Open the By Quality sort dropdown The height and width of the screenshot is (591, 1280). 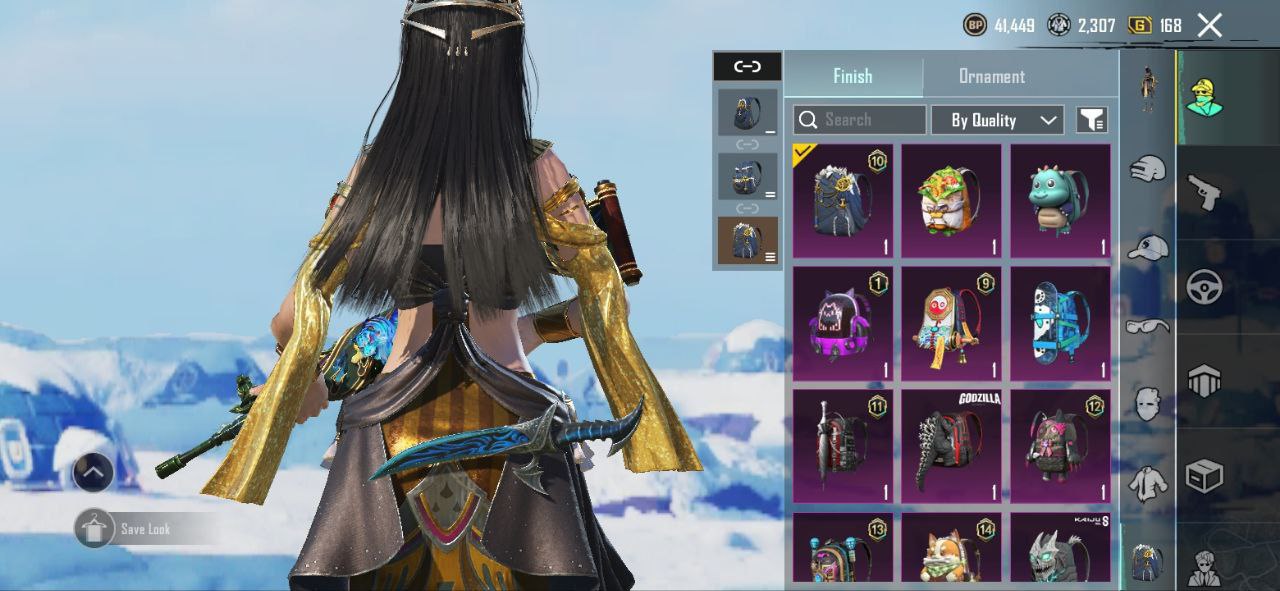(996, 120)
